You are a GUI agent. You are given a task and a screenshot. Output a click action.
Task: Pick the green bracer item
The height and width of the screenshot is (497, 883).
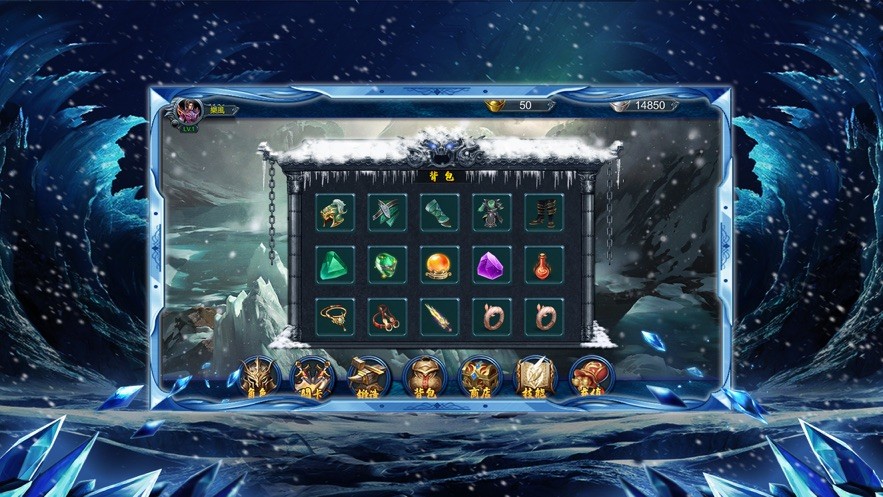(440, 212)
